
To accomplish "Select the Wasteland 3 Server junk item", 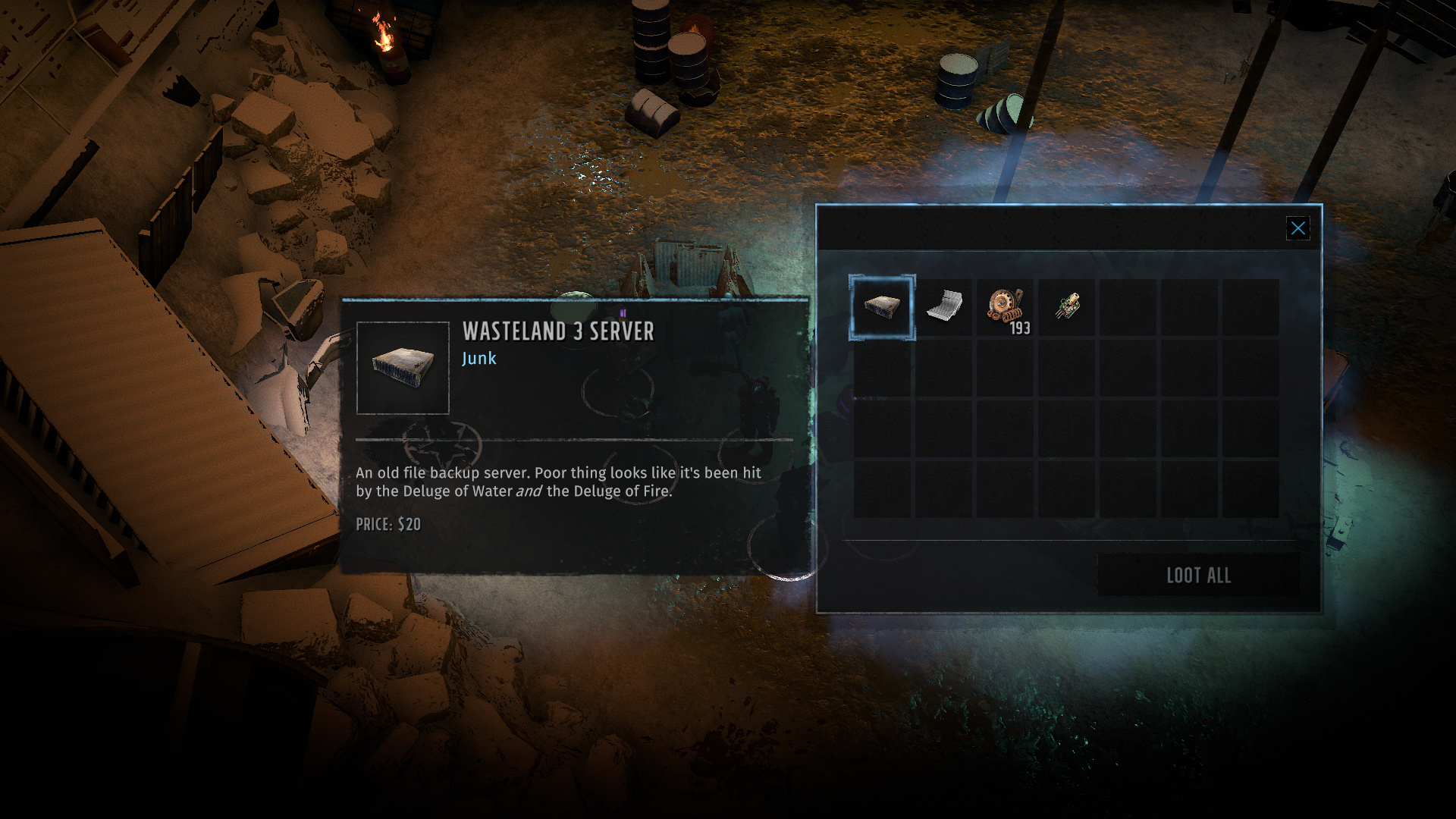I will coord(882,307).
